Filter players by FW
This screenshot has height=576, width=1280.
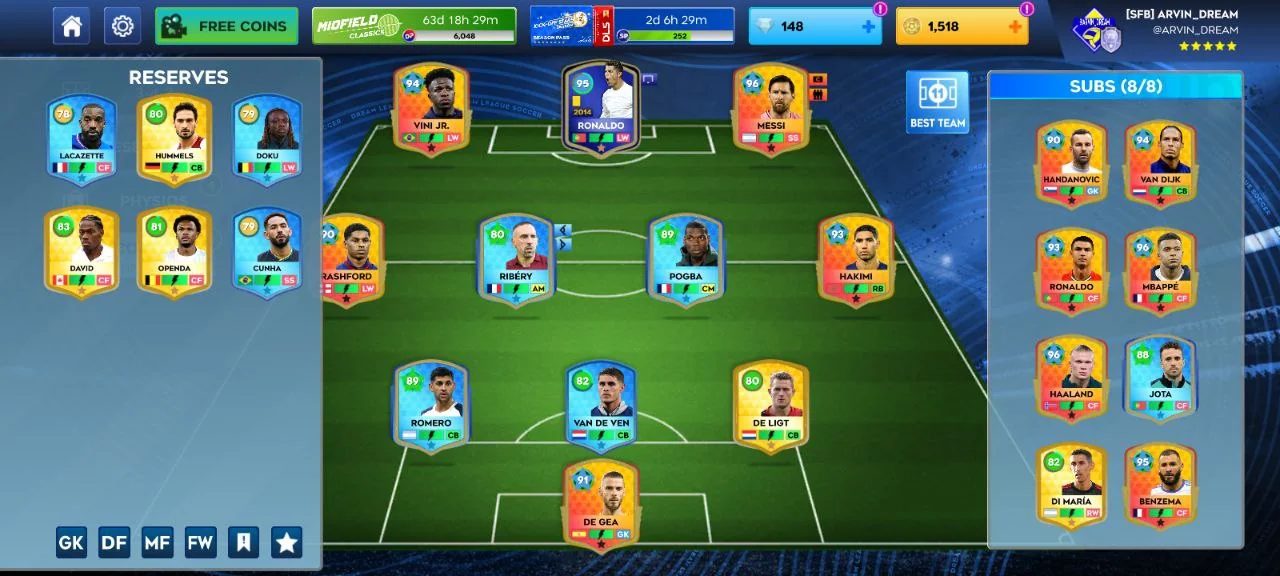click(200, 542)
